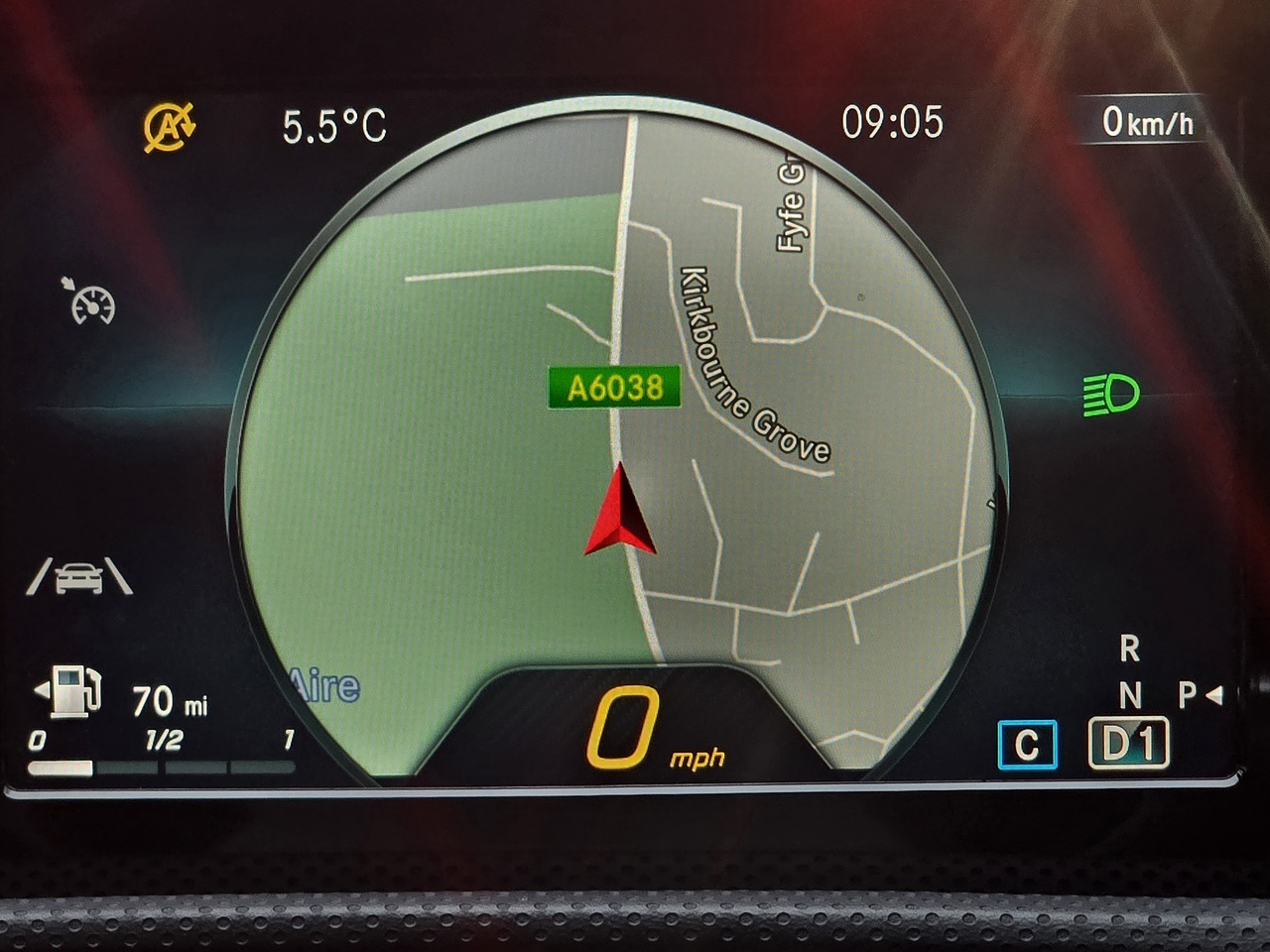Select the speed limiter gauge icon
The width and height of the screenshot is (1270, 952).
pos(92,302)
